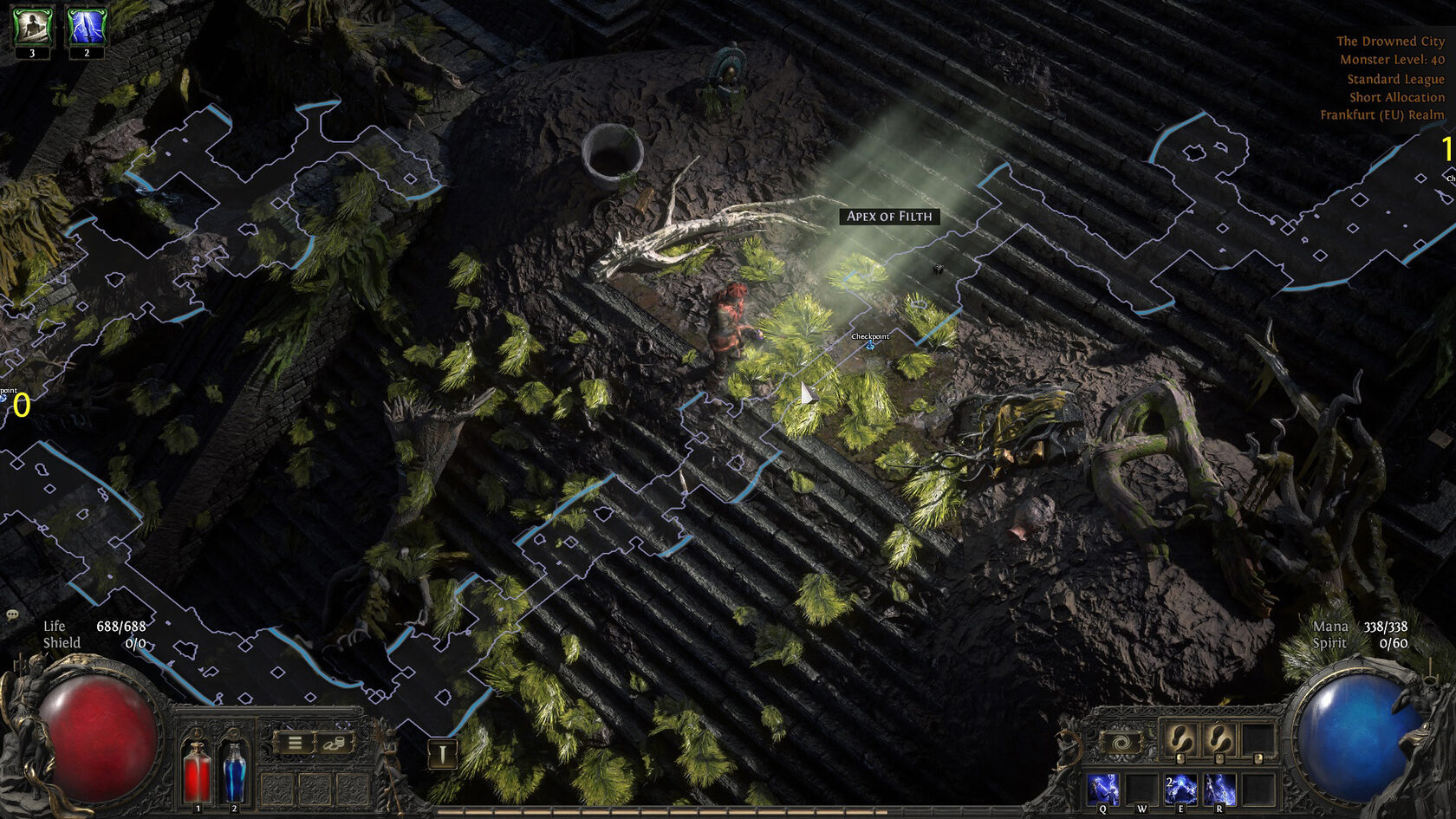Select the lightning skill in the Q slot
The width and height of the screenshot is (1456, 819).
click(1103, 790)
